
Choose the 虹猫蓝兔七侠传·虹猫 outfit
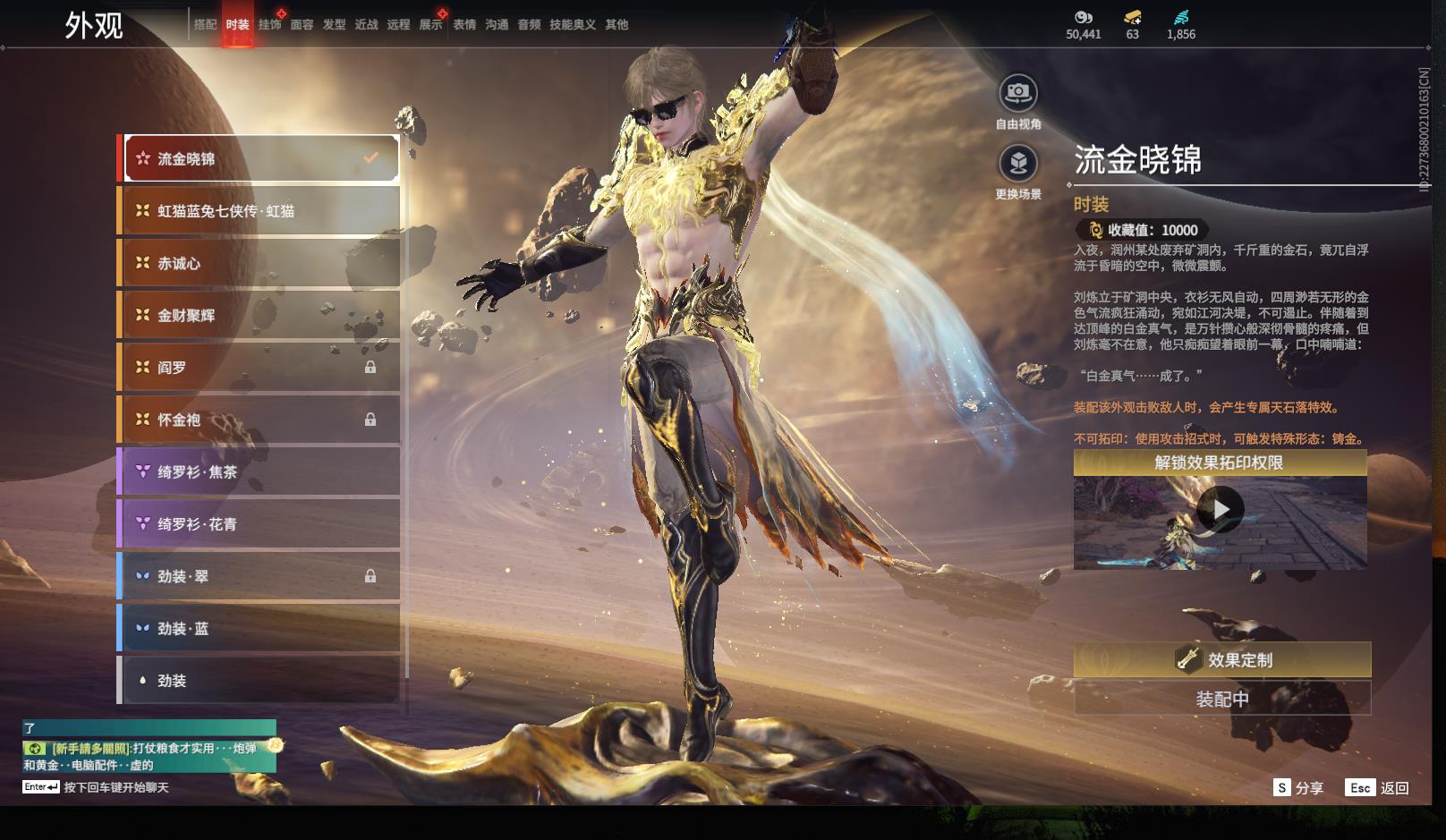click(259, 211)
